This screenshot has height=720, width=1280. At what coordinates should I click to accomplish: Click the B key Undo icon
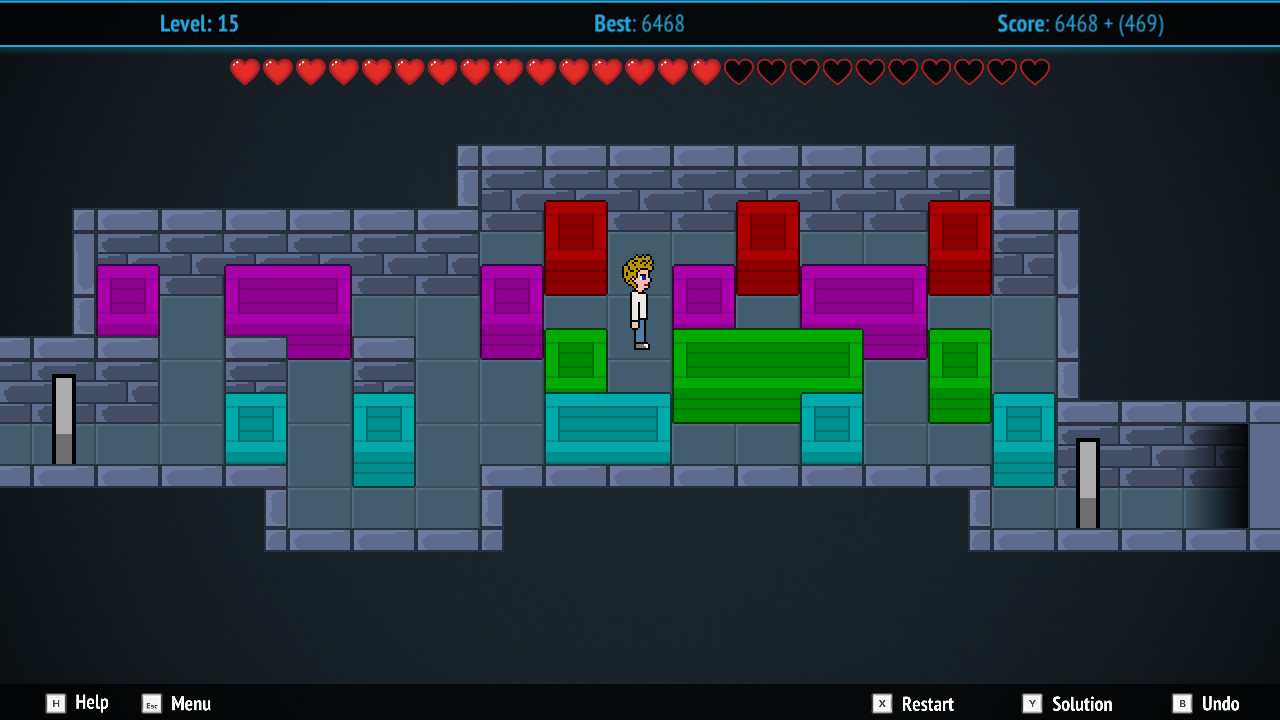point(1183,703)
